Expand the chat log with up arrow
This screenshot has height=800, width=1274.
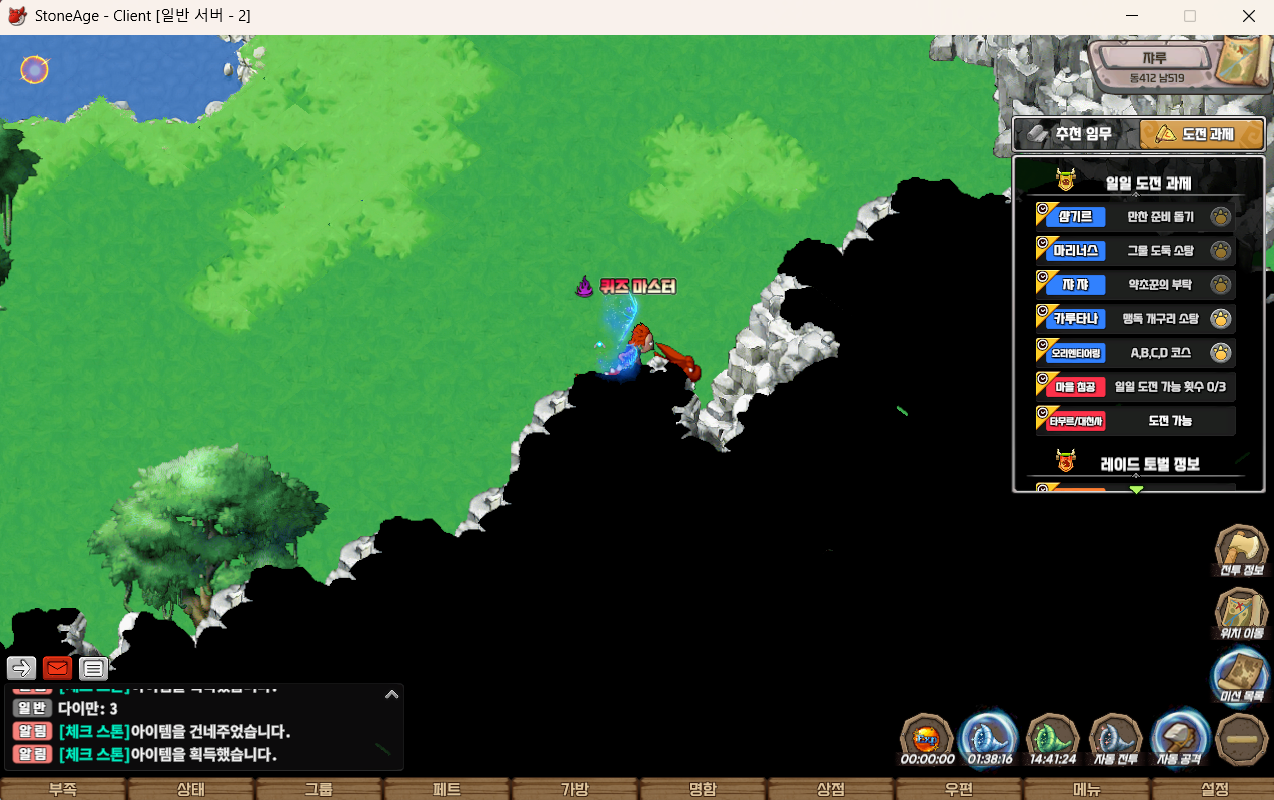(x=392, y=693)
